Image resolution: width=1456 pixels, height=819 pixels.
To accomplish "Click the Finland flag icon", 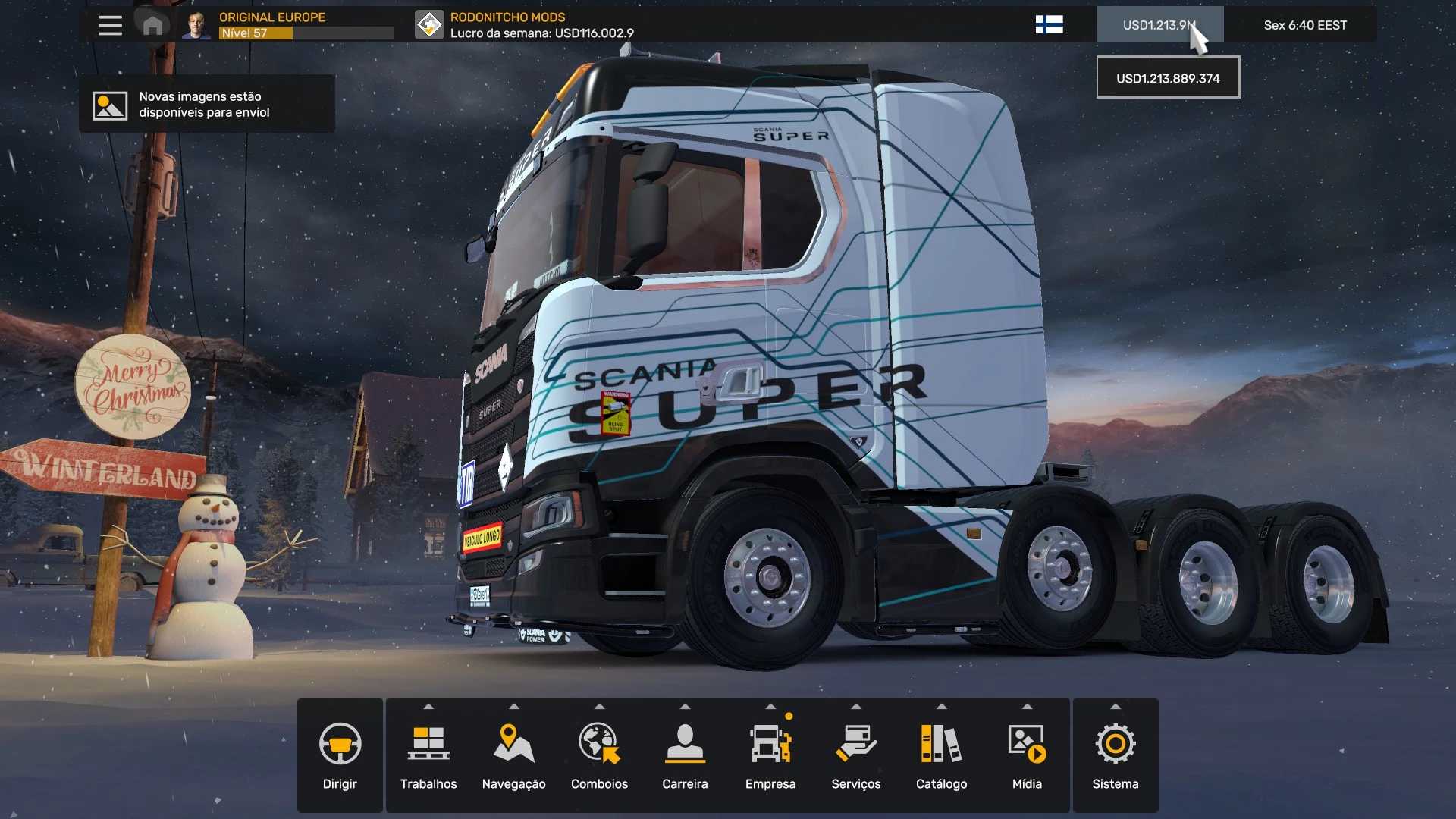I will [x=1049, y=25].
